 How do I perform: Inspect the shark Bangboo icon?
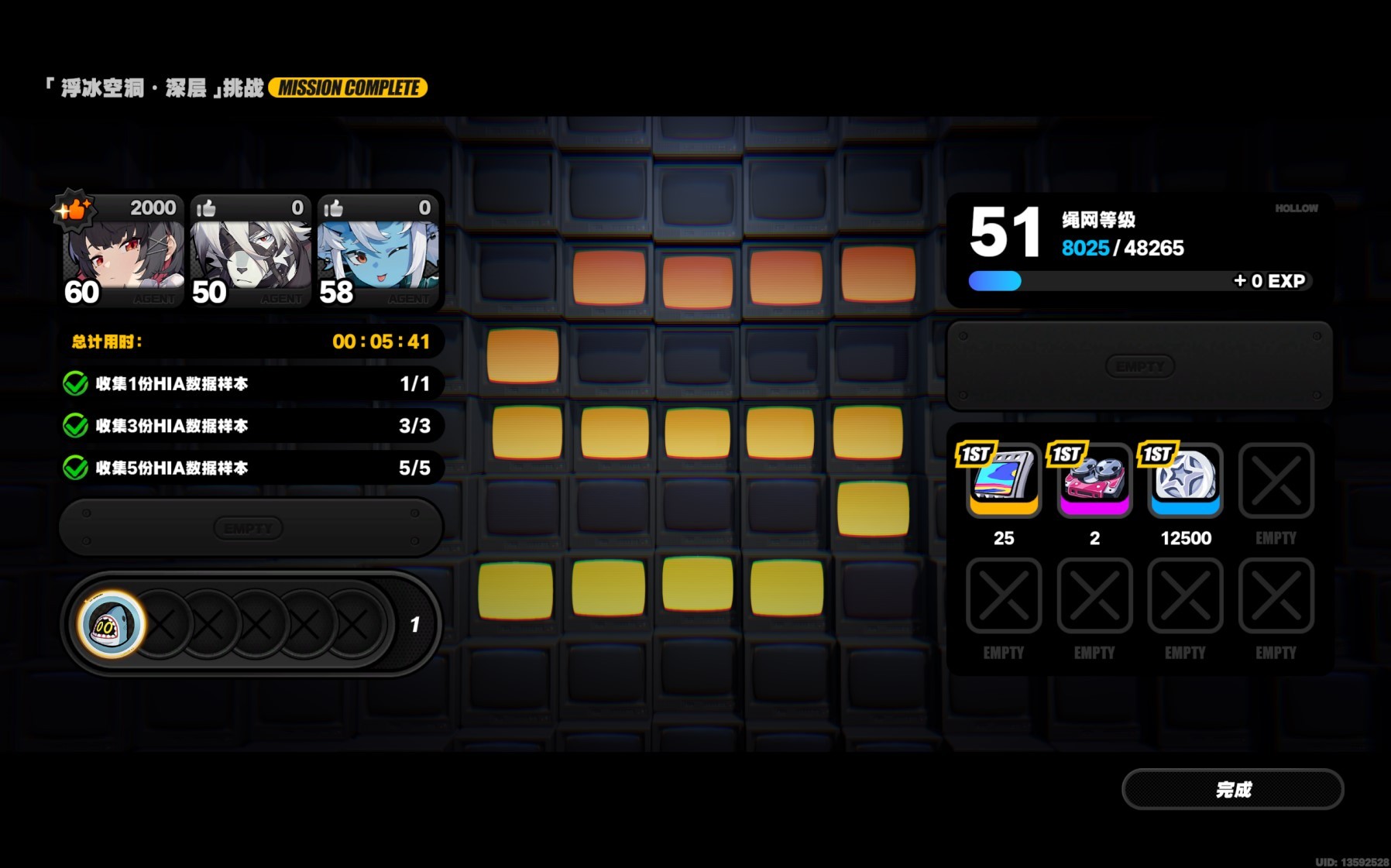pyautogui.click(x=112, y=624)
